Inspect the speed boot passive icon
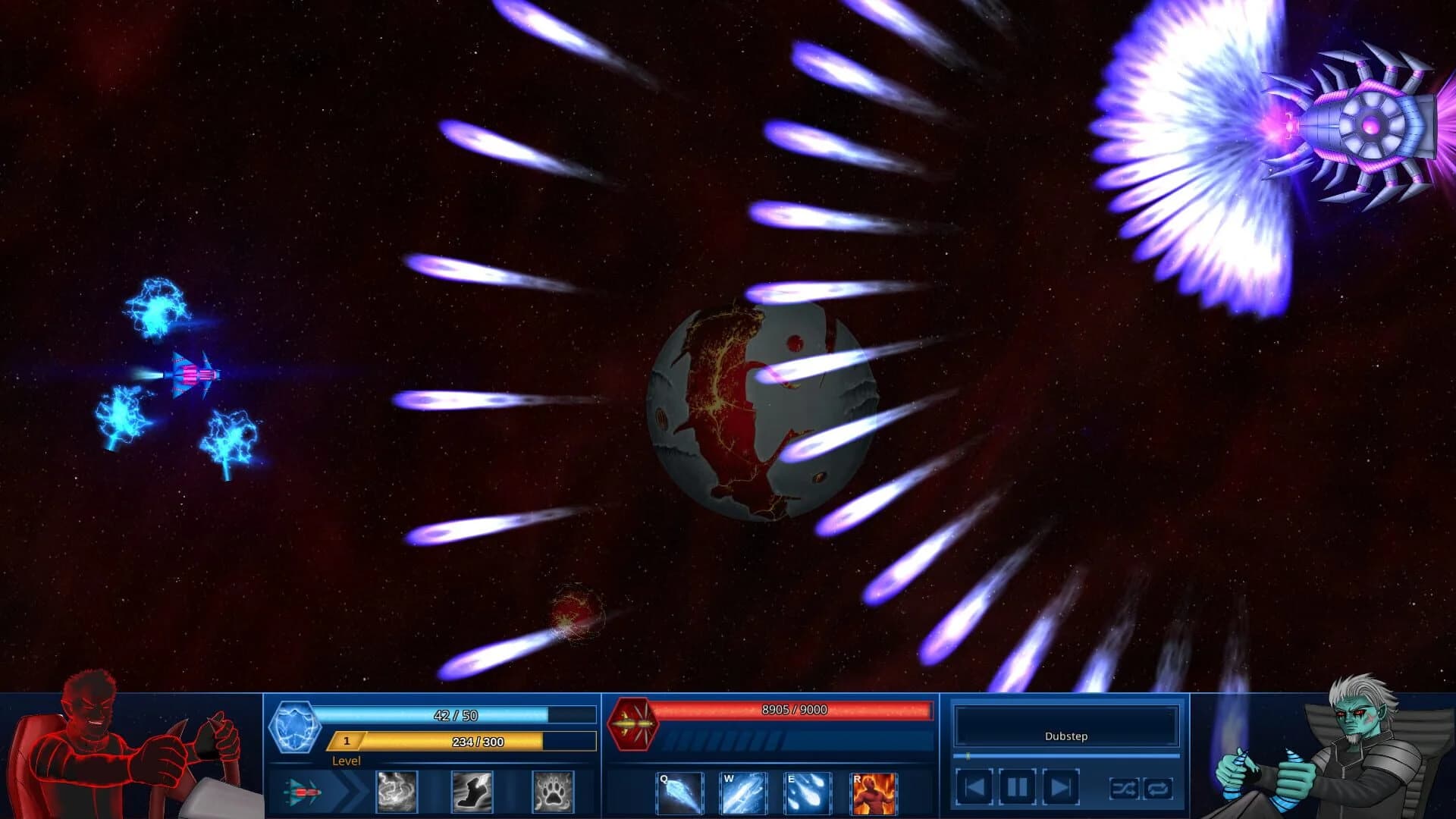The image size is (1456, 819). 472,793
